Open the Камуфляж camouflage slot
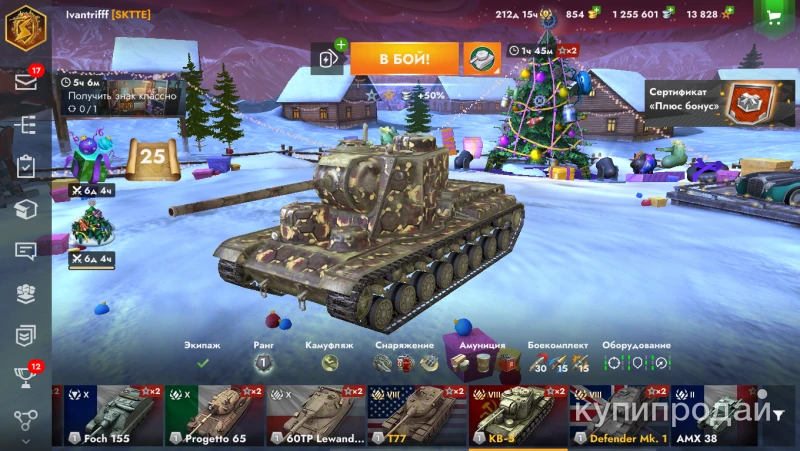The width and height of the screenshot is (800, 451). point(329,363)
